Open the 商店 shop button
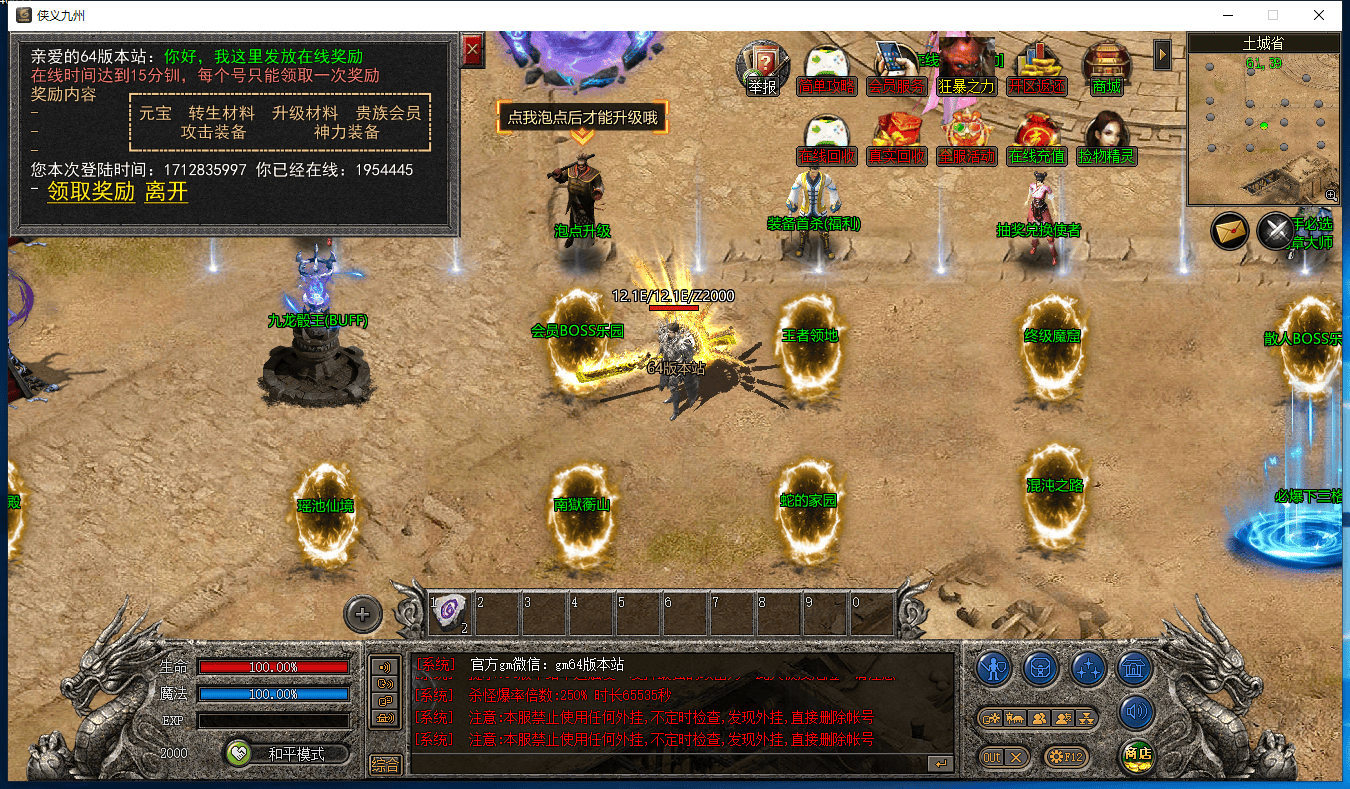Image resolution: width=1350 pixels, height=789 pixels. click(x=1137, y=754)
